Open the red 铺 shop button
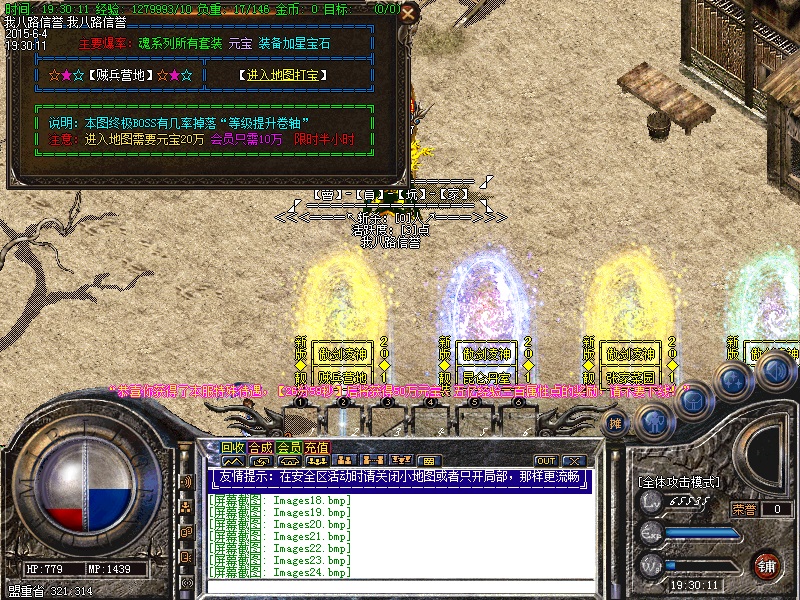The height and width of the screenshot is (600, 800). (767, 565)
